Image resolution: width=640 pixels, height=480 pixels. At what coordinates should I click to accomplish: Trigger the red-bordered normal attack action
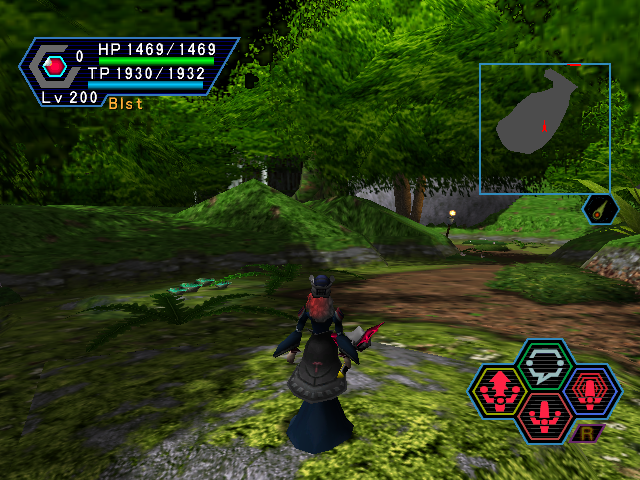pos(545,413)
